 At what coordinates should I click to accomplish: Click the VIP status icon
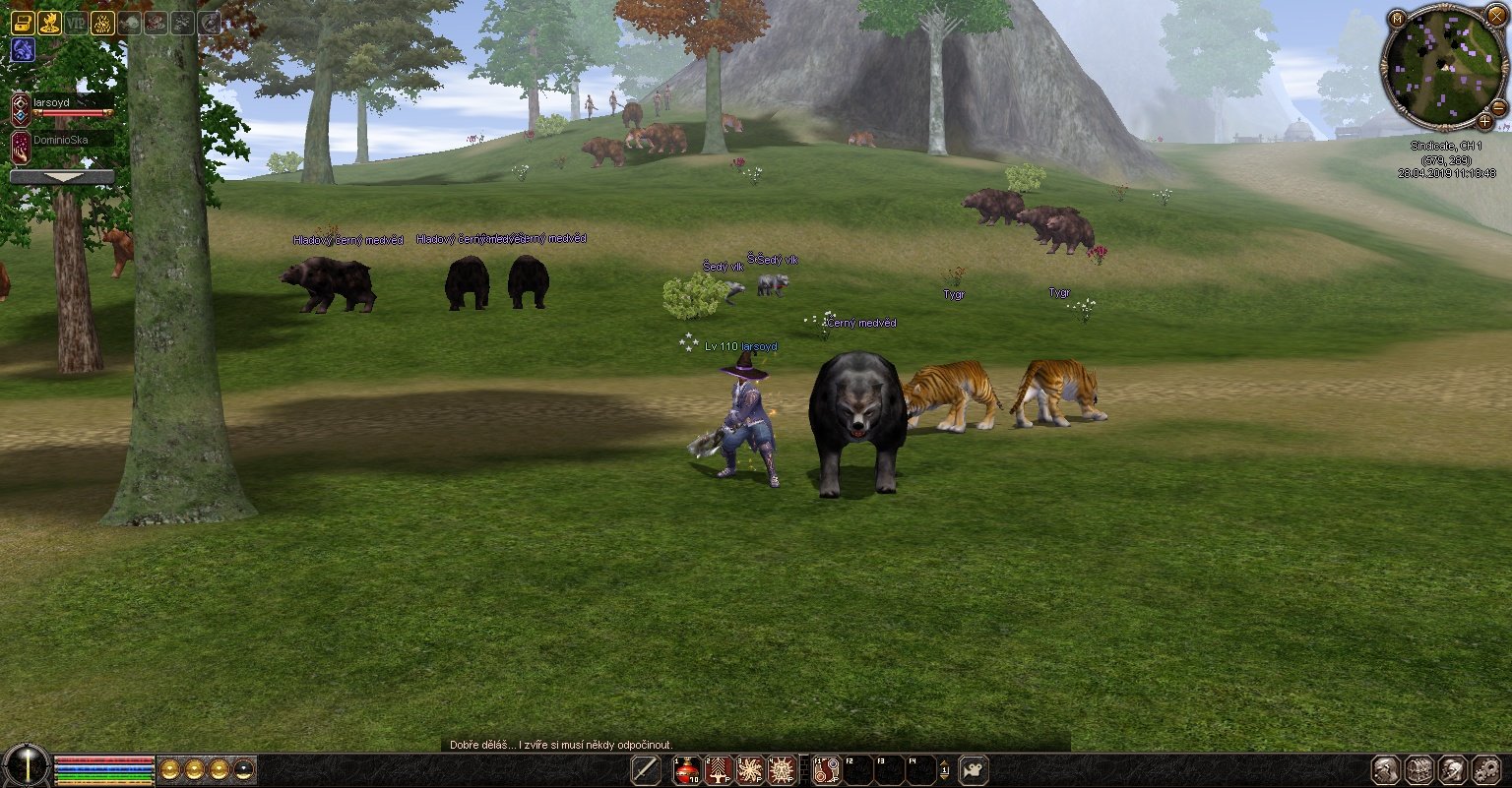pyautogui.click(x=76, y=24)
